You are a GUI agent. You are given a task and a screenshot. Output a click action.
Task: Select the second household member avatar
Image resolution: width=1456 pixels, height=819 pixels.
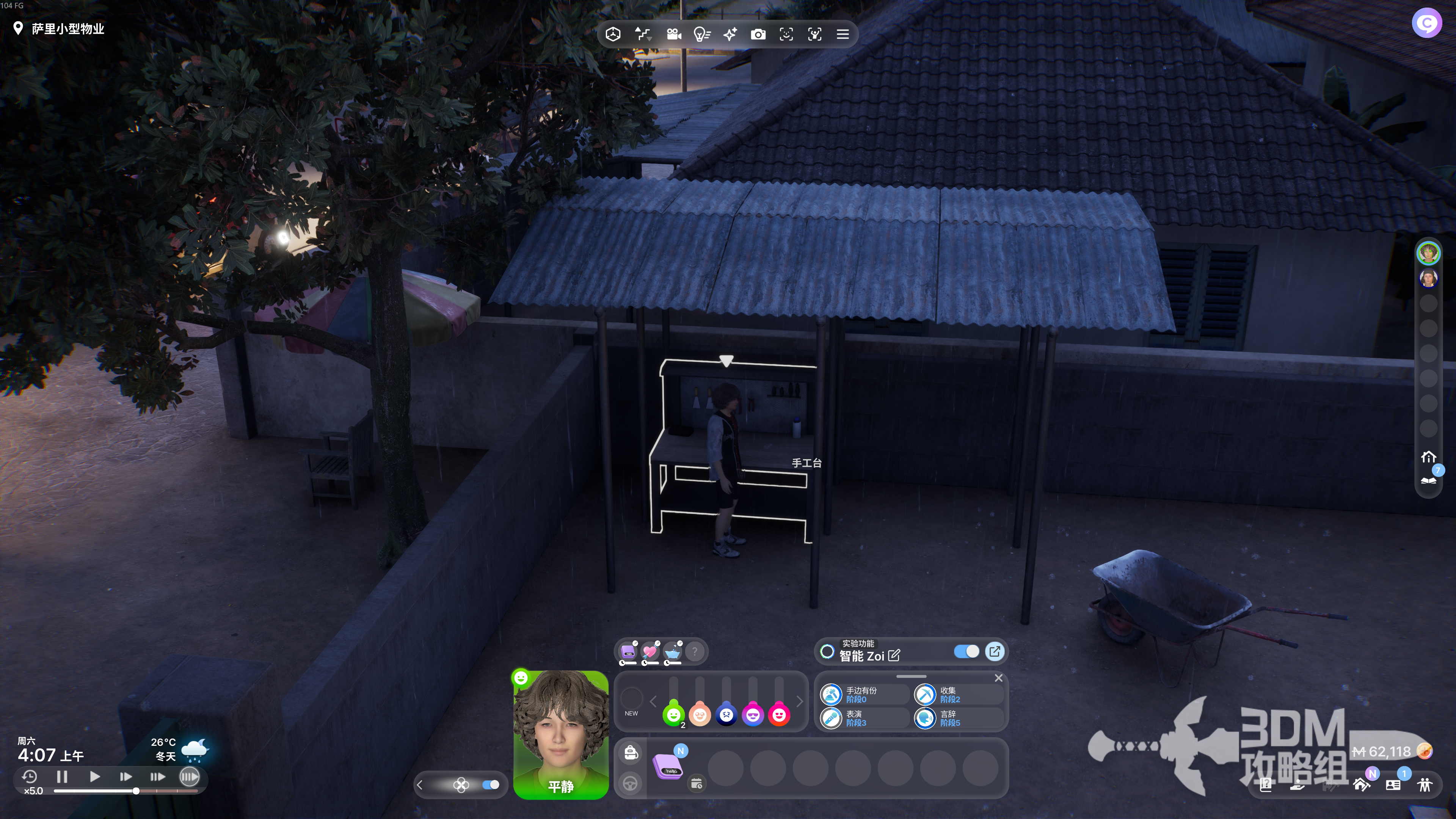pos(1428,278)
